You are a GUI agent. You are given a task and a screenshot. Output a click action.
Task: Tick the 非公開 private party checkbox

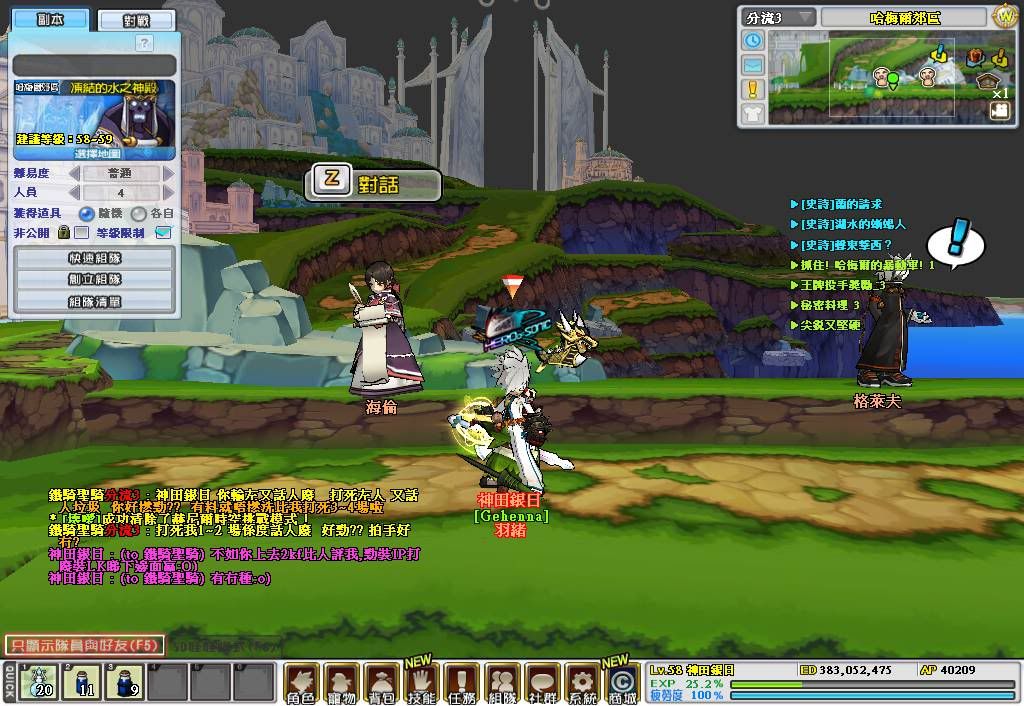82,233
